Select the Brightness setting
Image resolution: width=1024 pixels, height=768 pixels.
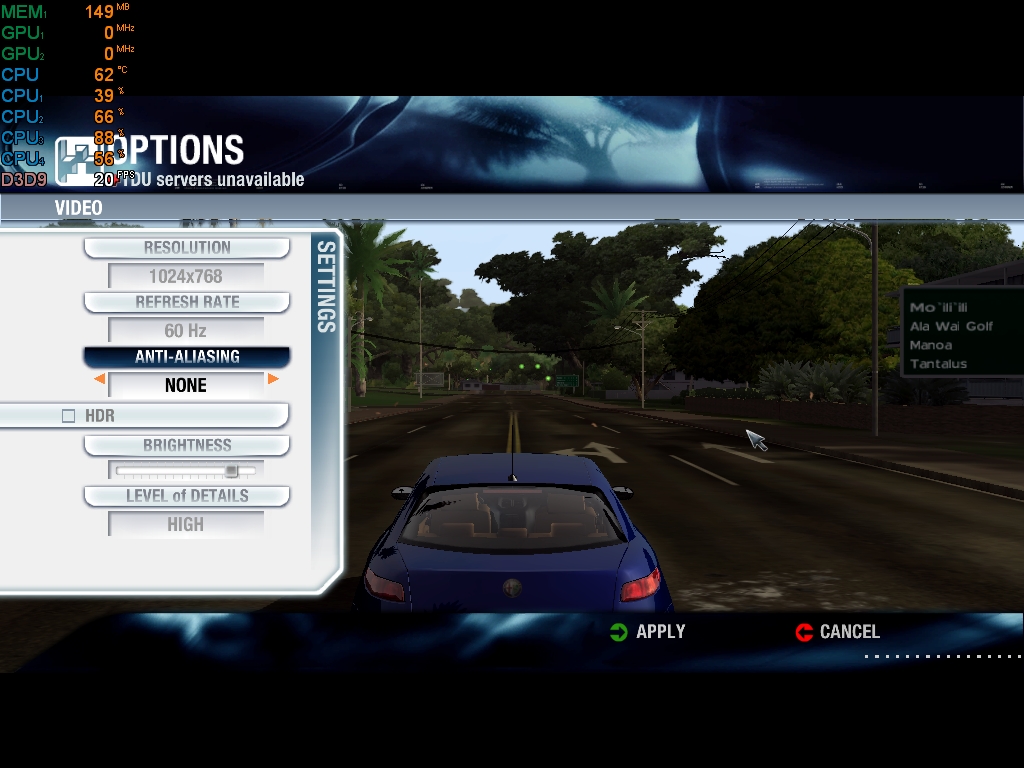[187, 446]
